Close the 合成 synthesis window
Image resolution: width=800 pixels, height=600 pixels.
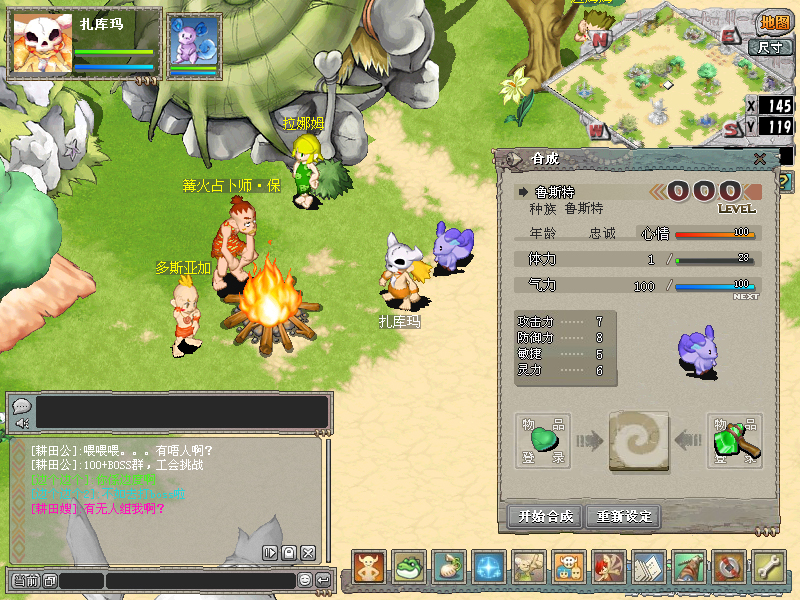tap(760, 159)
